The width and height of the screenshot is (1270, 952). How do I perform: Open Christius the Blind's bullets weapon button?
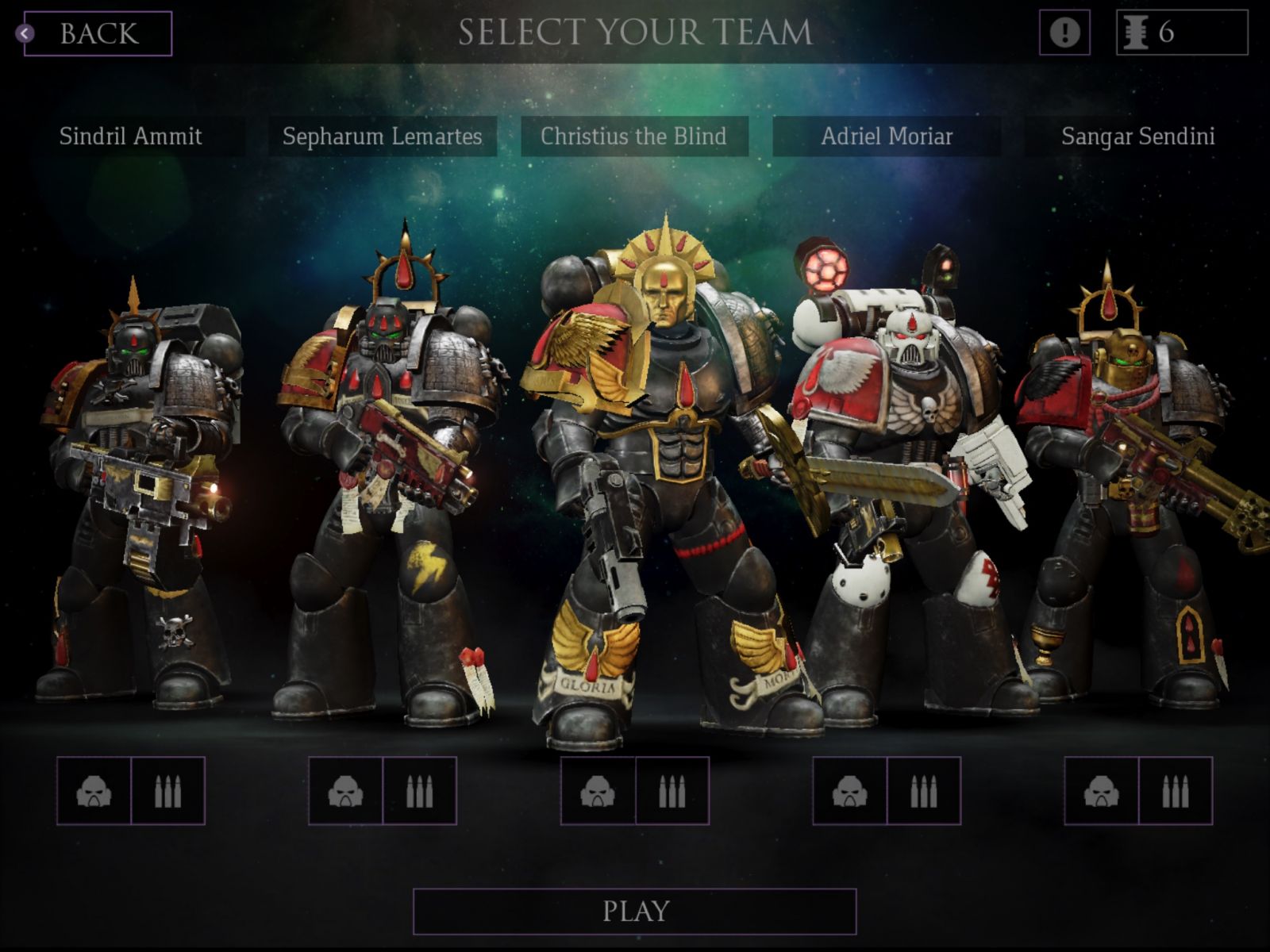tap(672, 791)
